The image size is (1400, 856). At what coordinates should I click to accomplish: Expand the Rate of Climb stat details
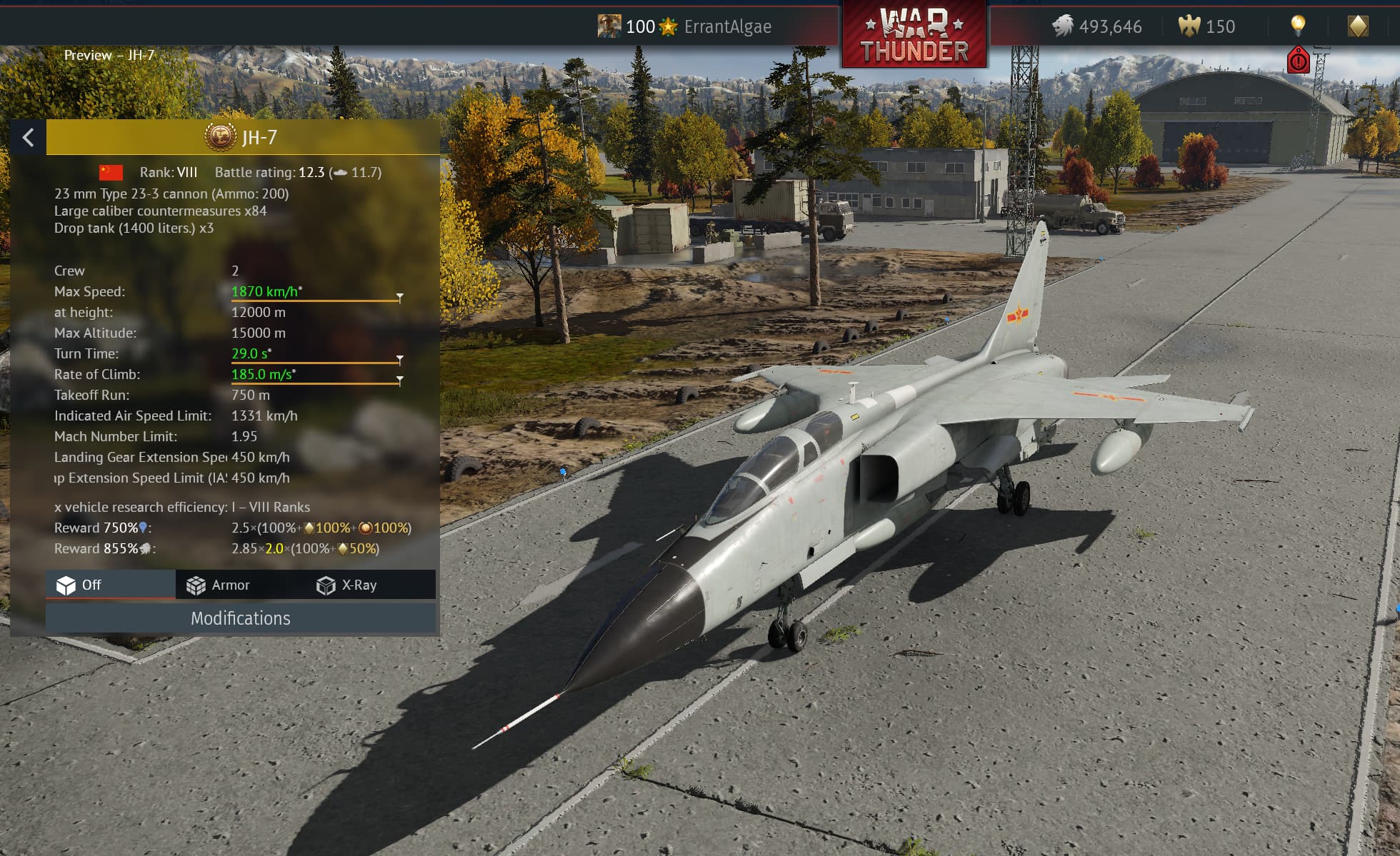tap(400, 379)
